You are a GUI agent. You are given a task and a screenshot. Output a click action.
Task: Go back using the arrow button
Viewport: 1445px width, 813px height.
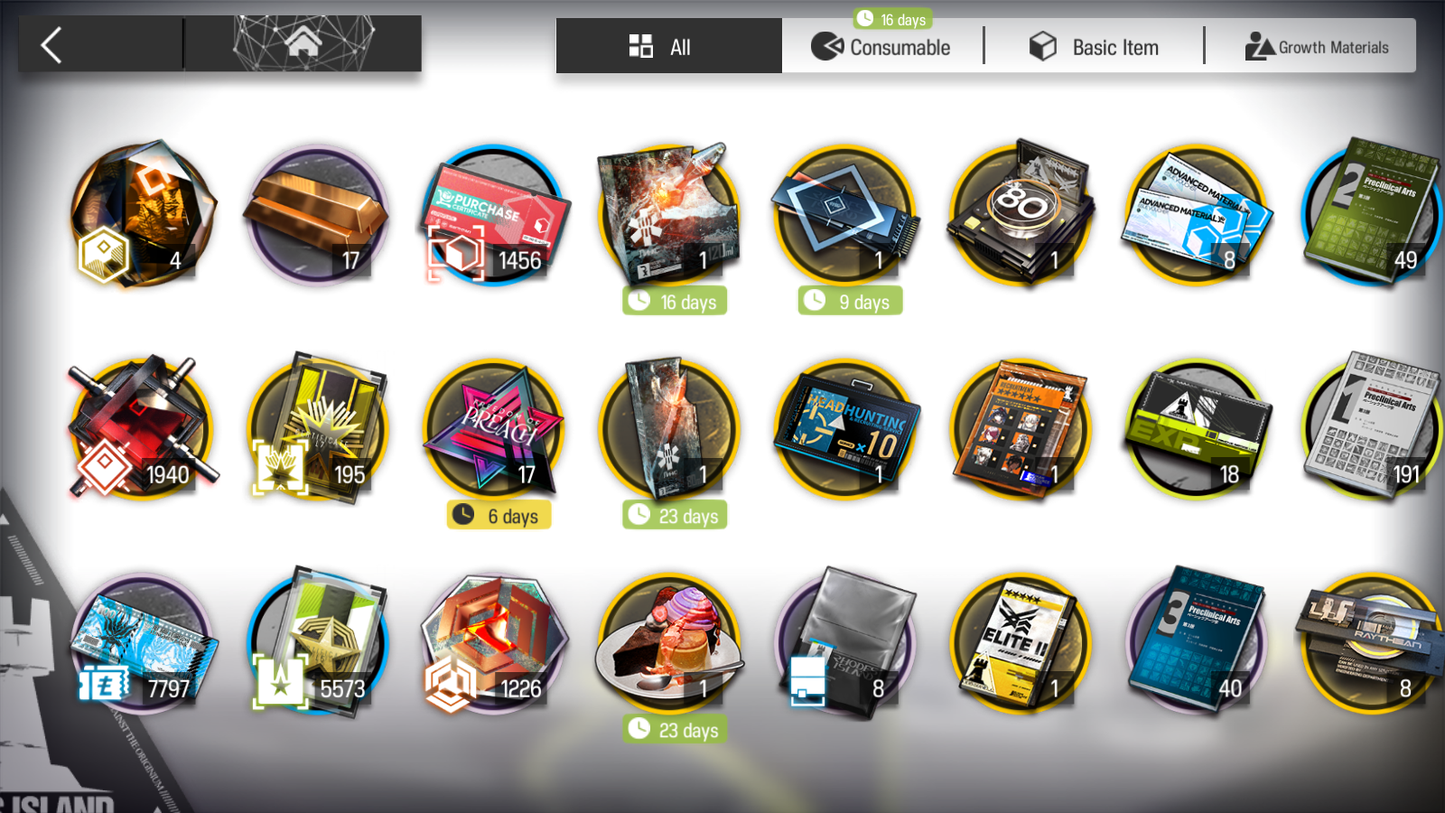pyautogui.click(x=52, y=45)
